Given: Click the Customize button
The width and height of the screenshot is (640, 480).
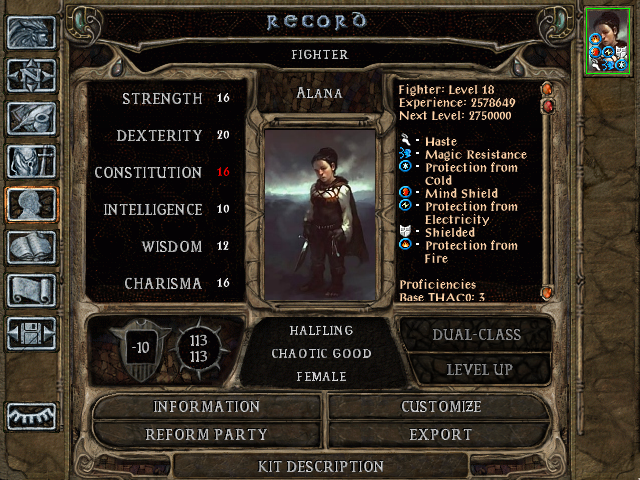Looking at the screenshot, I should pos(441,407).
